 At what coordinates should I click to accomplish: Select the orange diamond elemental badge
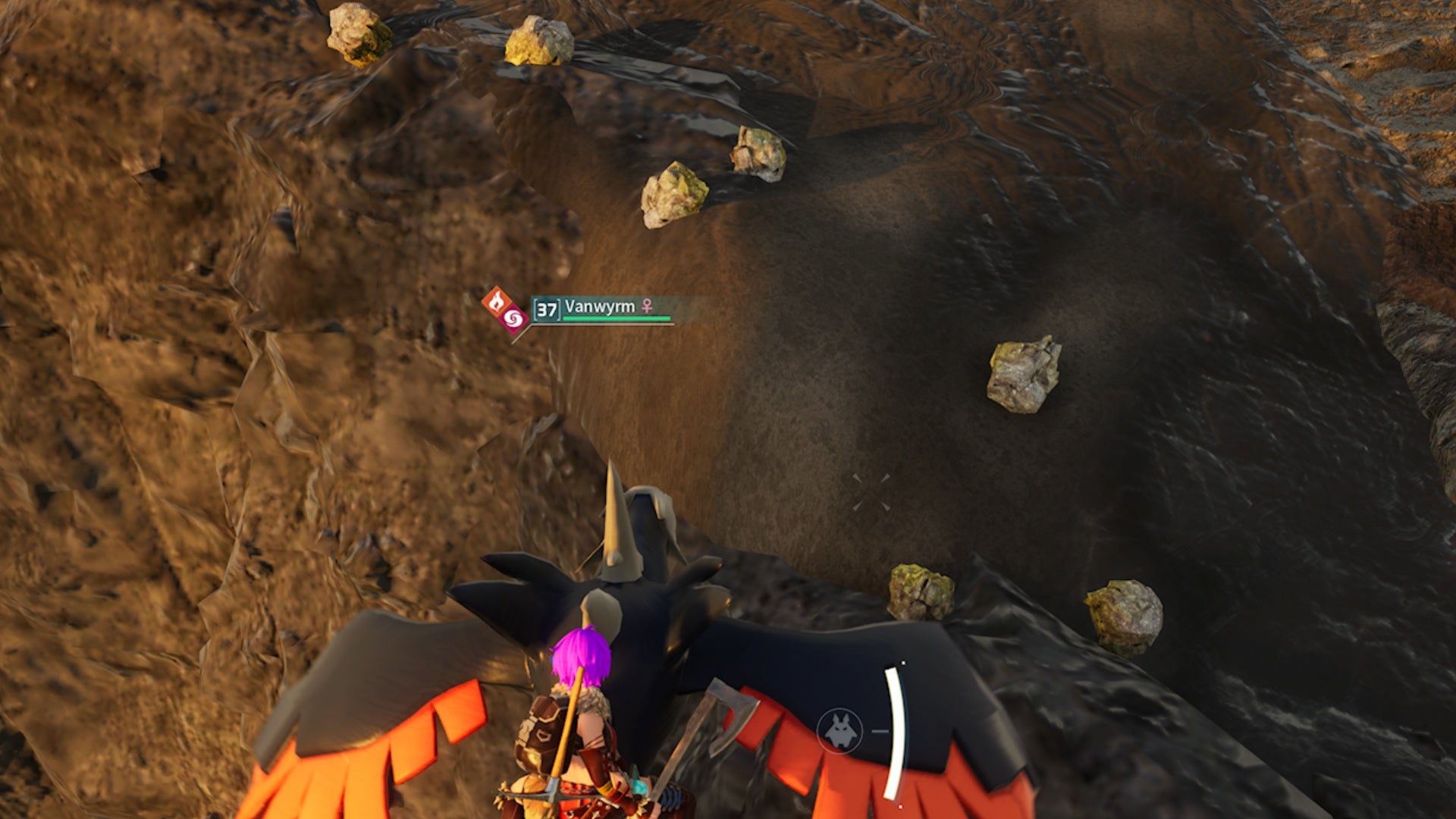tap(497, 302)
